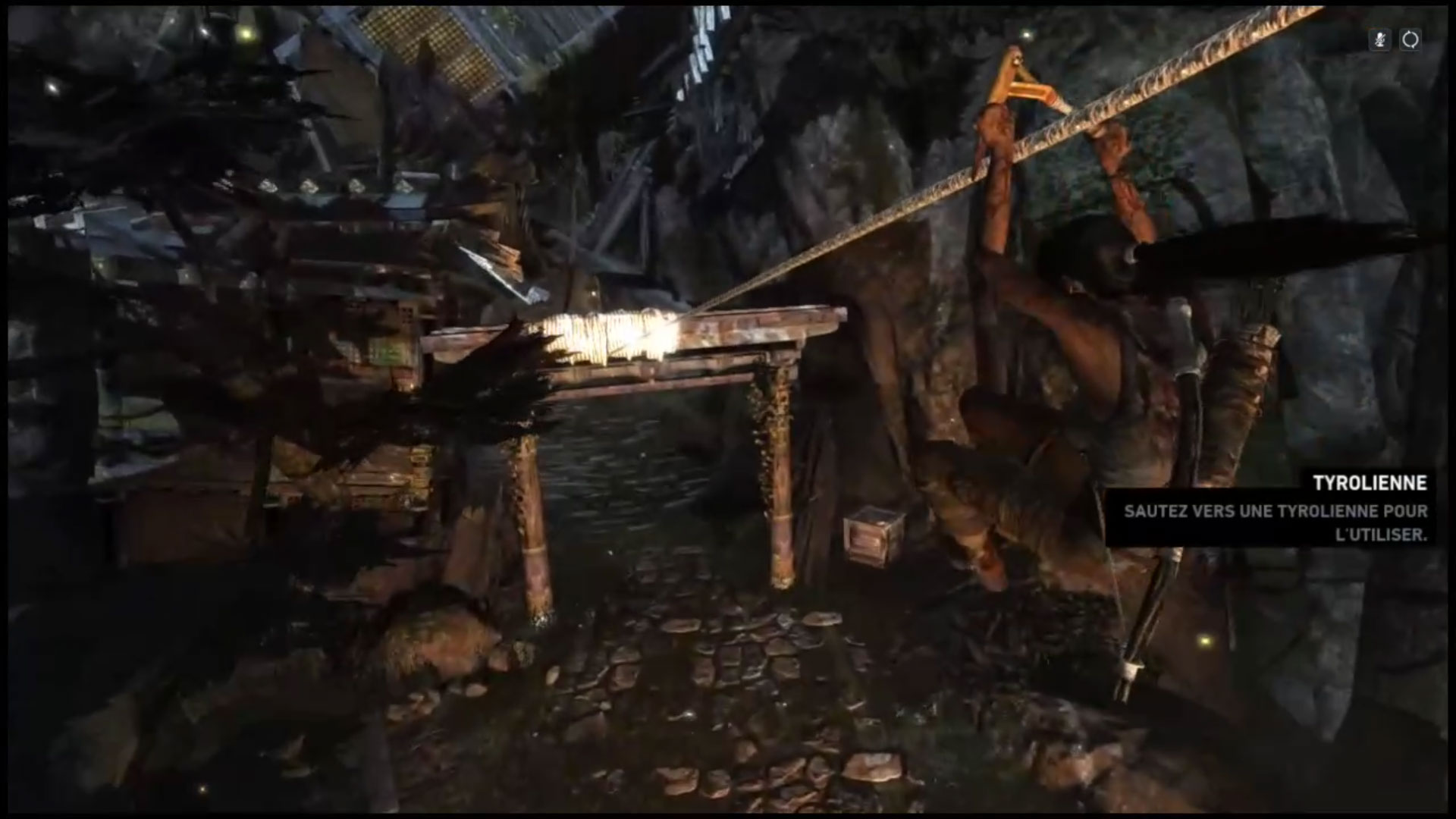Click the glowing rope wrapped on the table
Viewport: 1456px width, 819px height.
607,334
